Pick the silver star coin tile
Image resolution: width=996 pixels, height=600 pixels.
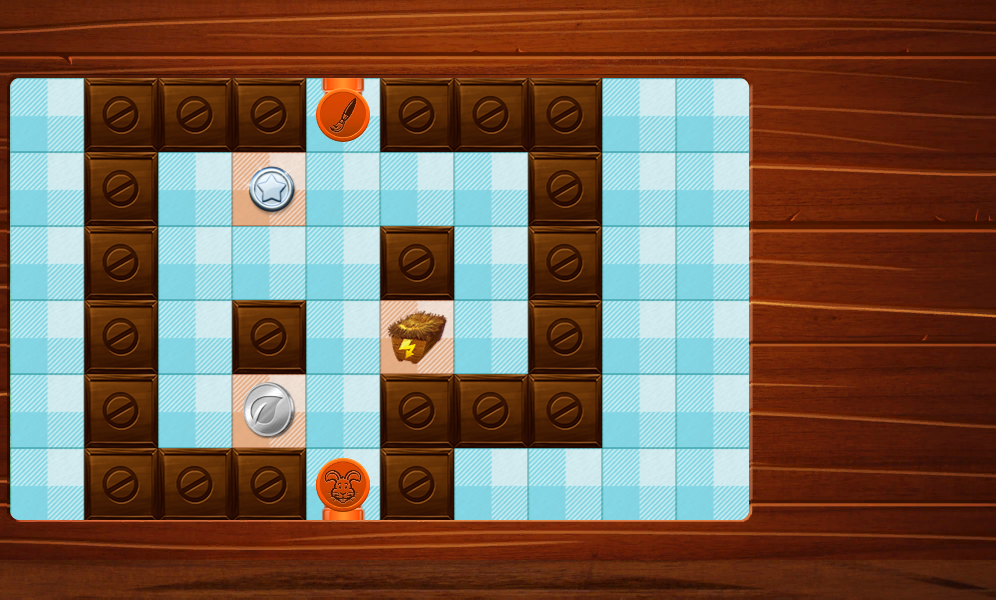coord(270,188)
